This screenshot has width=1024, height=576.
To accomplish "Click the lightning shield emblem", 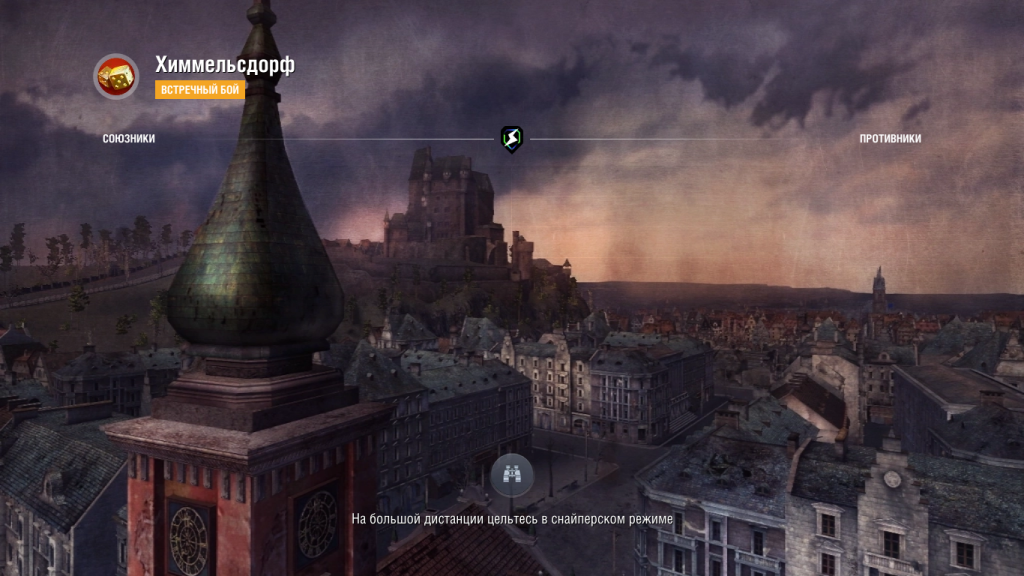I will pos(512,139).
